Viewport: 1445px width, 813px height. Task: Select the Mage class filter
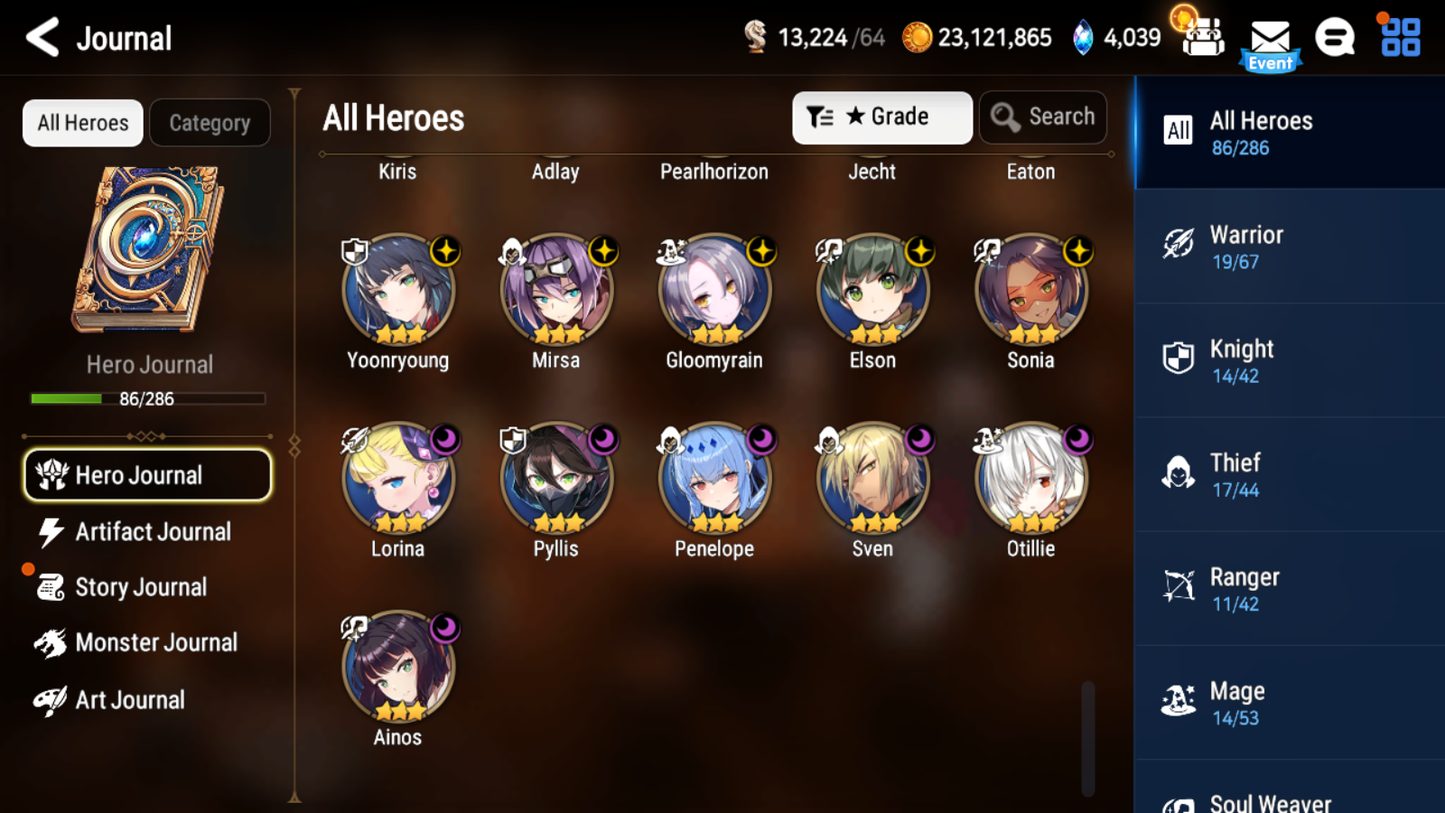1288,702
